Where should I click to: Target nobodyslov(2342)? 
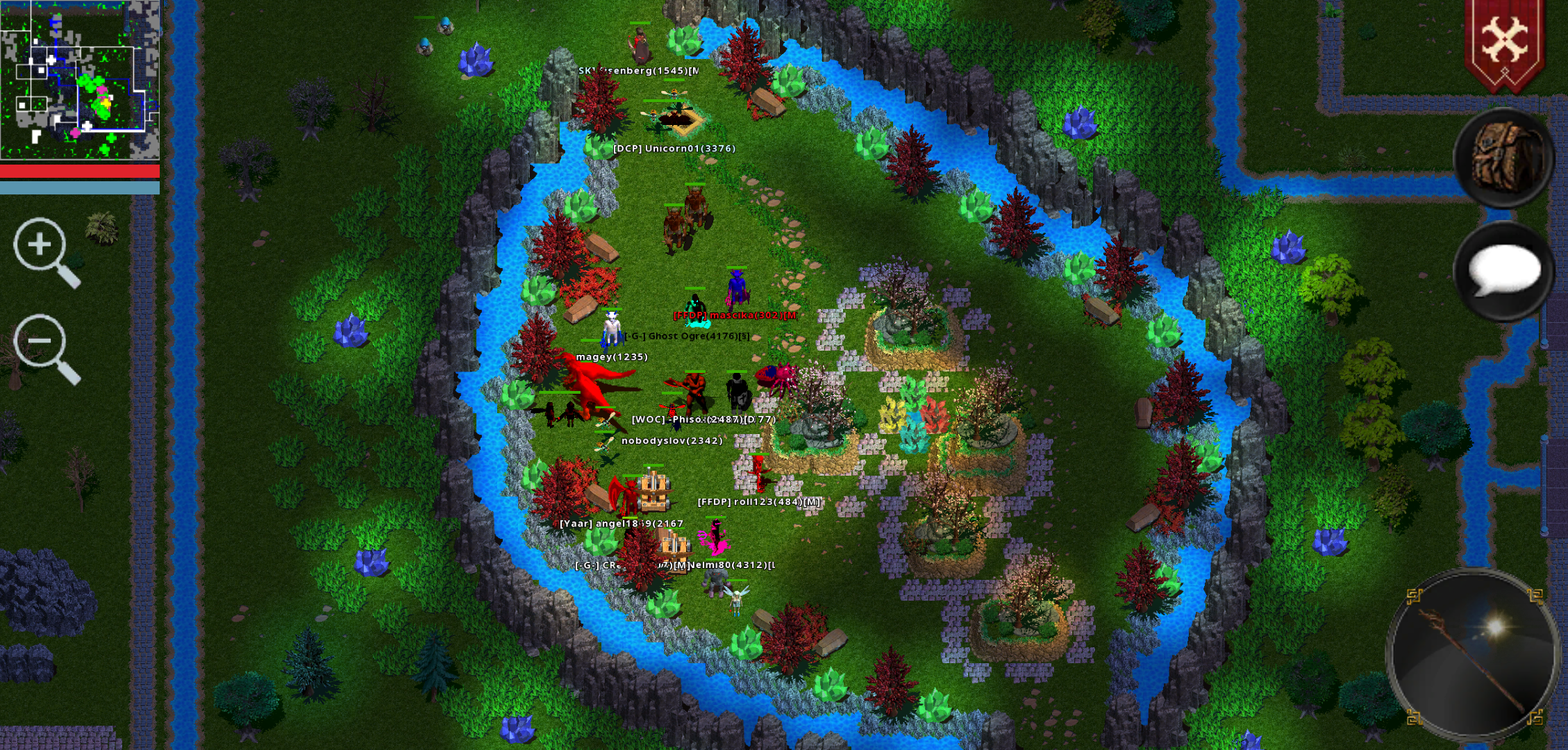(x=671, y=440)
